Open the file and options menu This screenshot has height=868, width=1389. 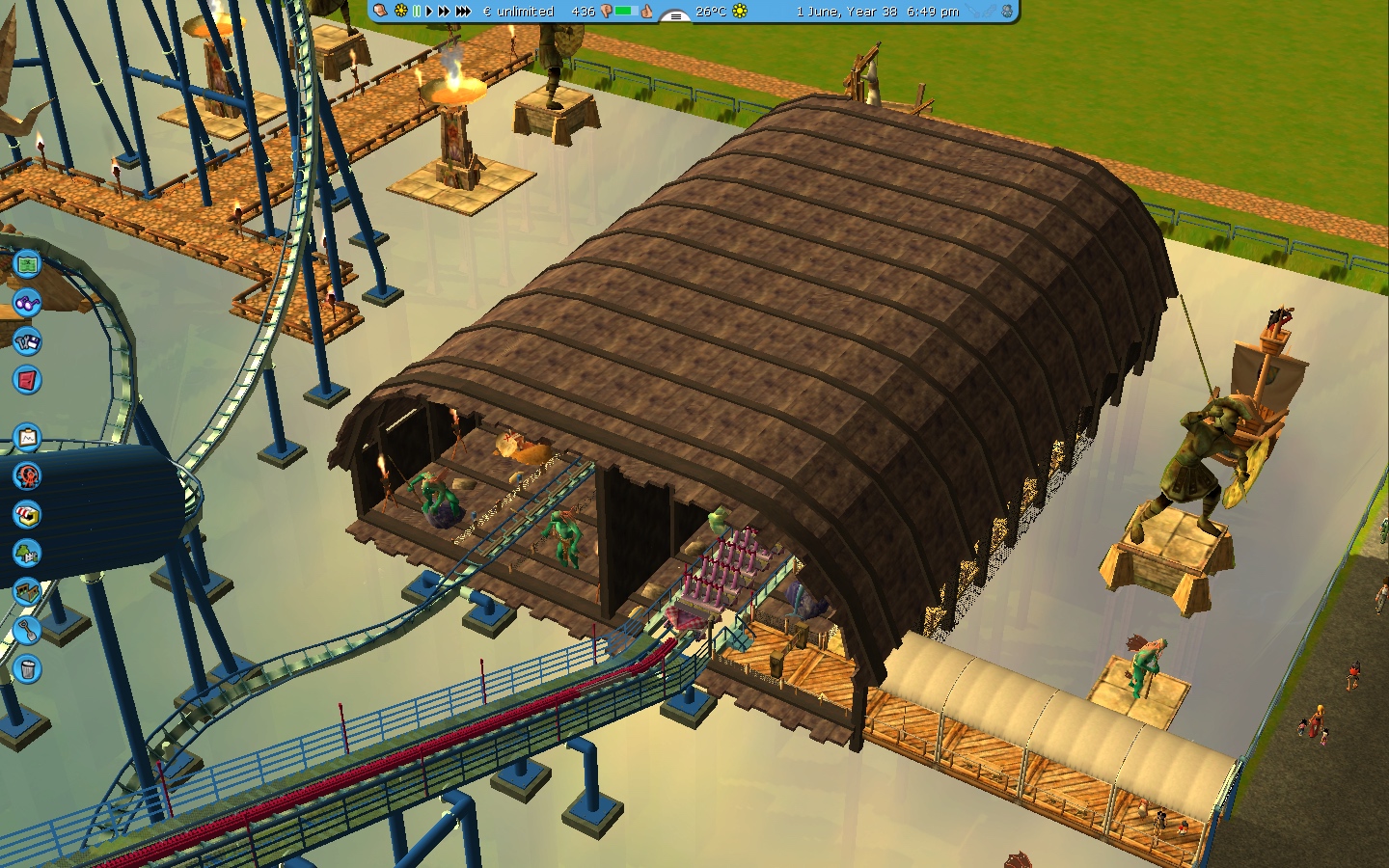(x=27, y=341)
